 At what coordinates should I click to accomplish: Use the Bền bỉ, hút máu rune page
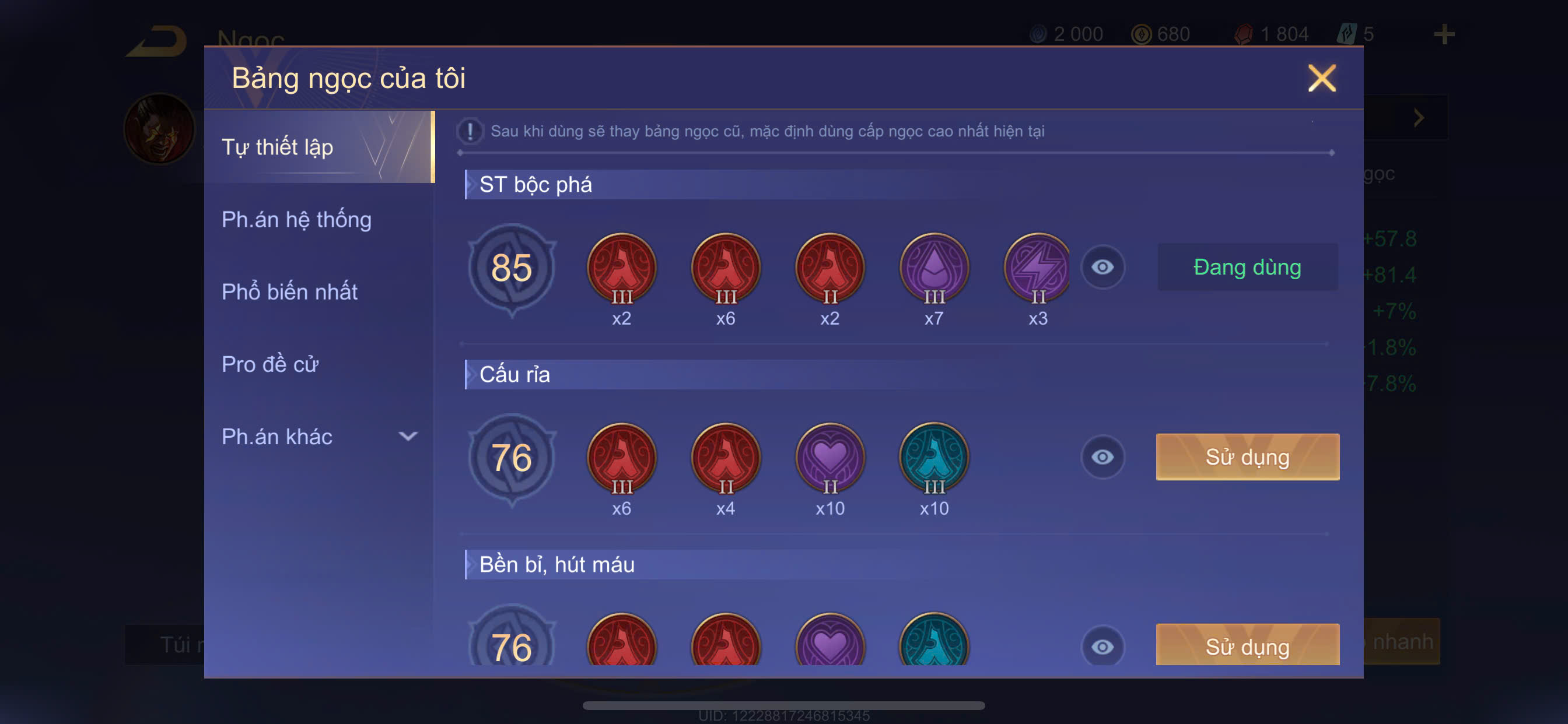click(x=1247, y=645)
